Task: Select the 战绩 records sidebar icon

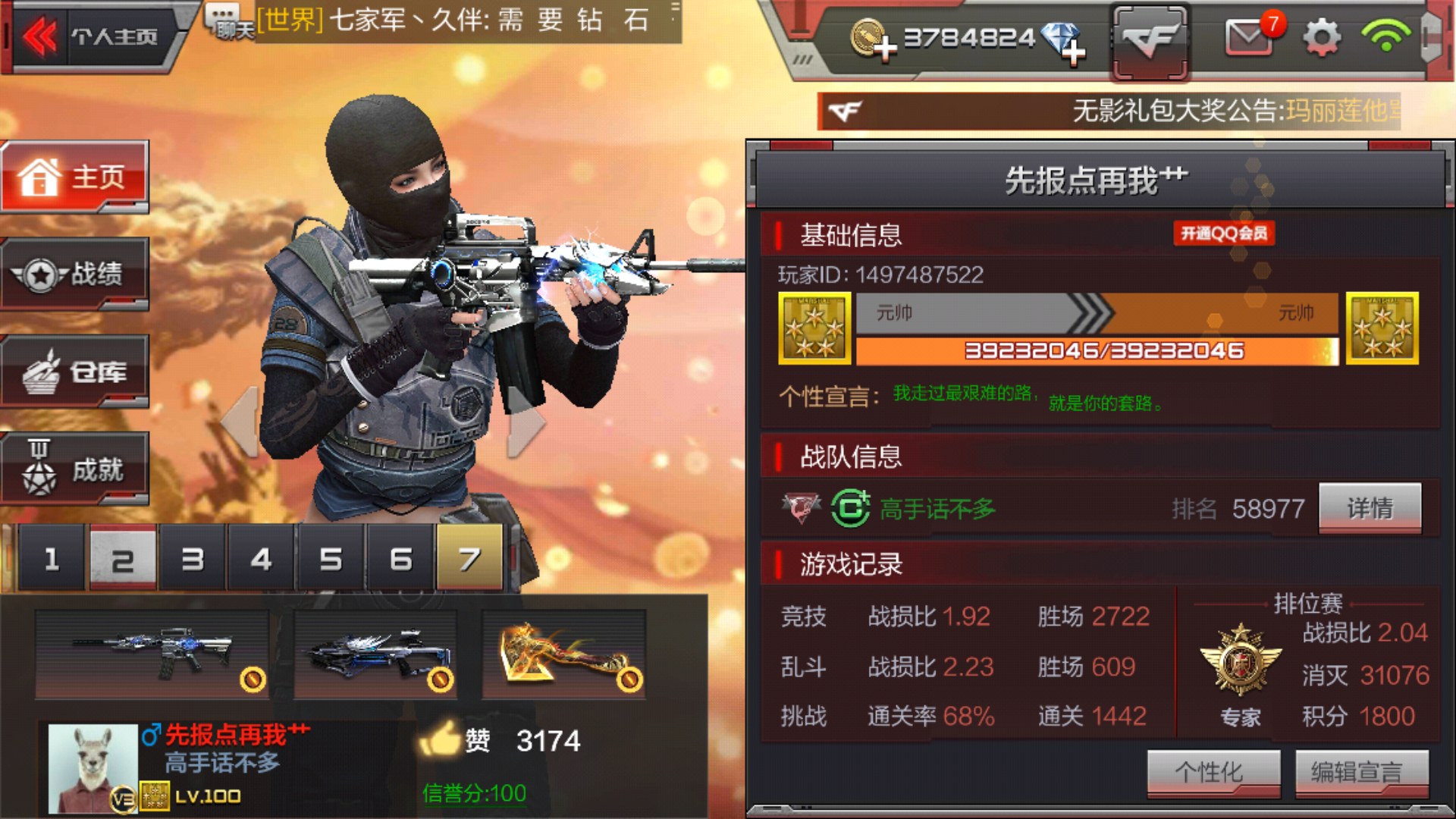Action: (x=74, y=275)
